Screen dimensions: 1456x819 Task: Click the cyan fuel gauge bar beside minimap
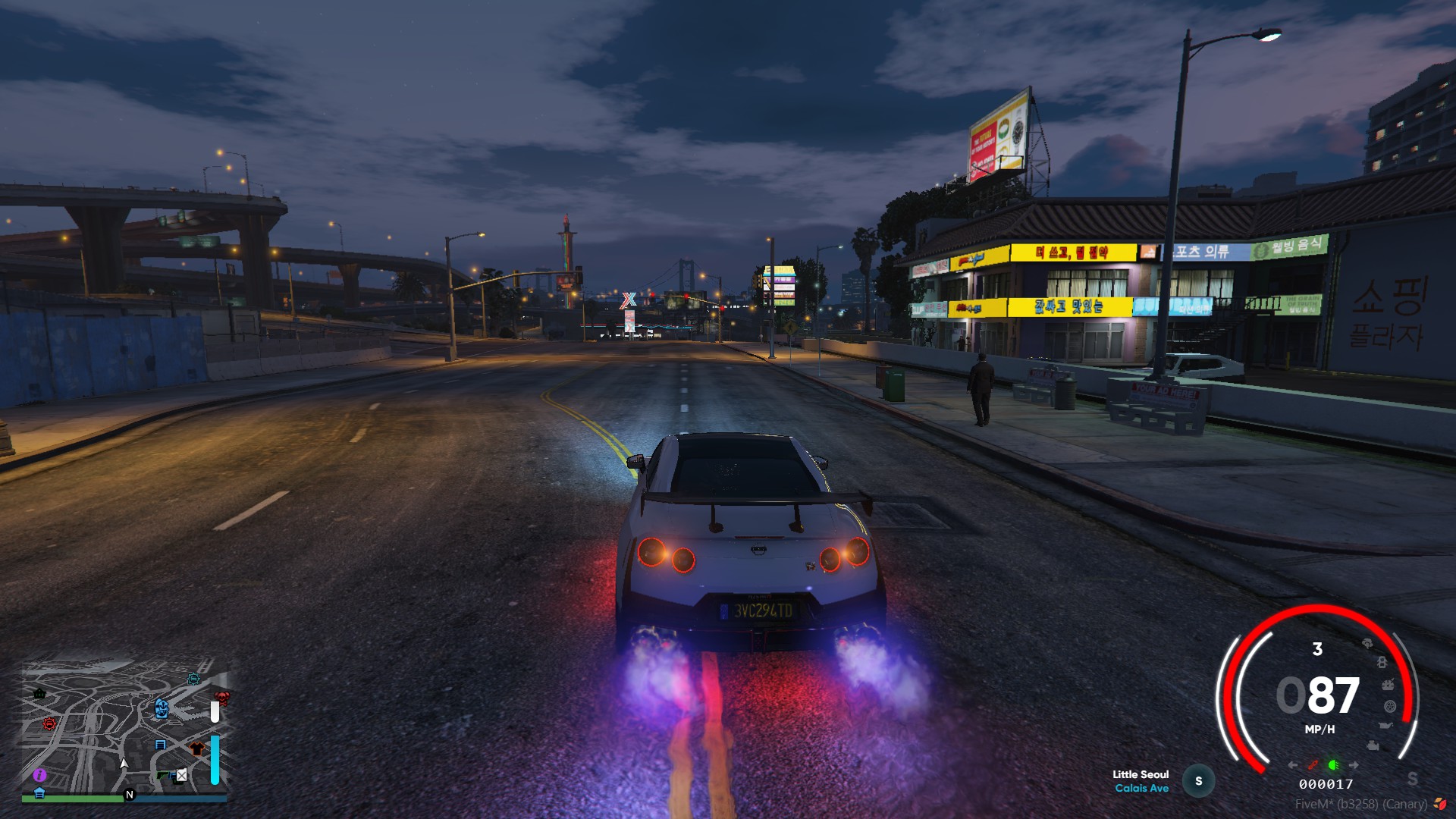pos(215,761)
